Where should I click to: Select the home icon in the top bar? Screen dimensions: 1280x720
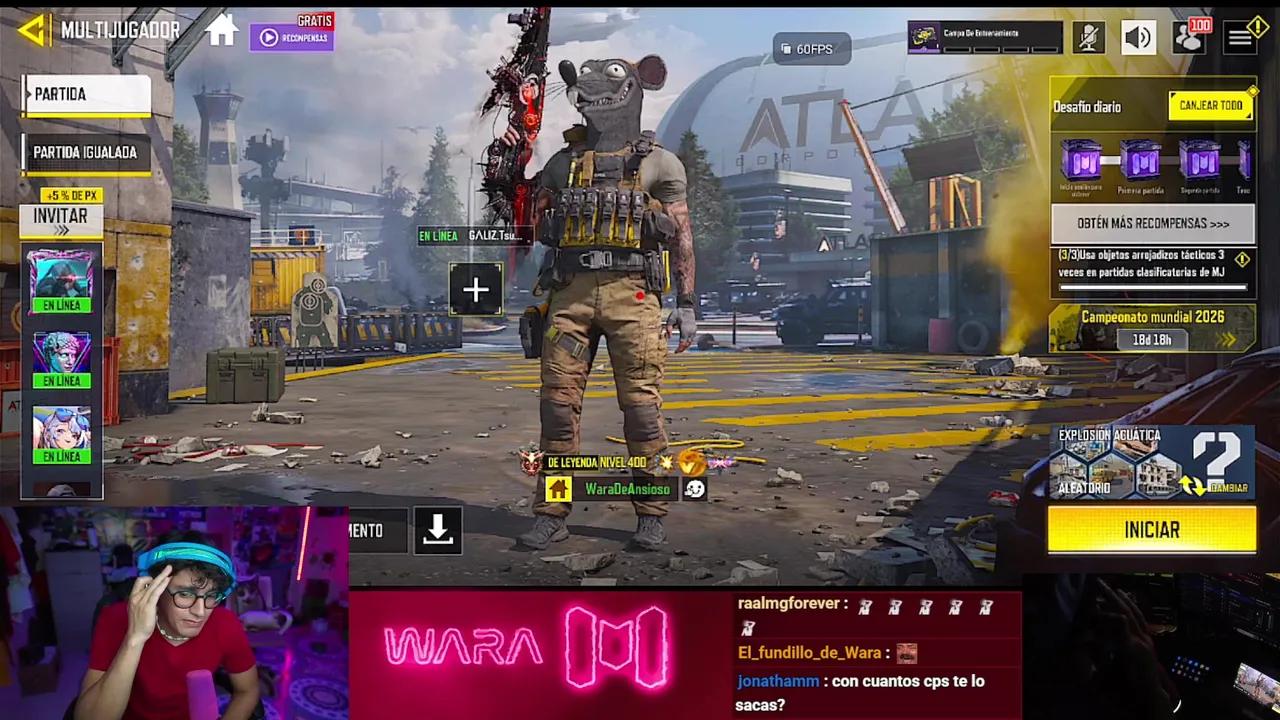pos(221,31)
